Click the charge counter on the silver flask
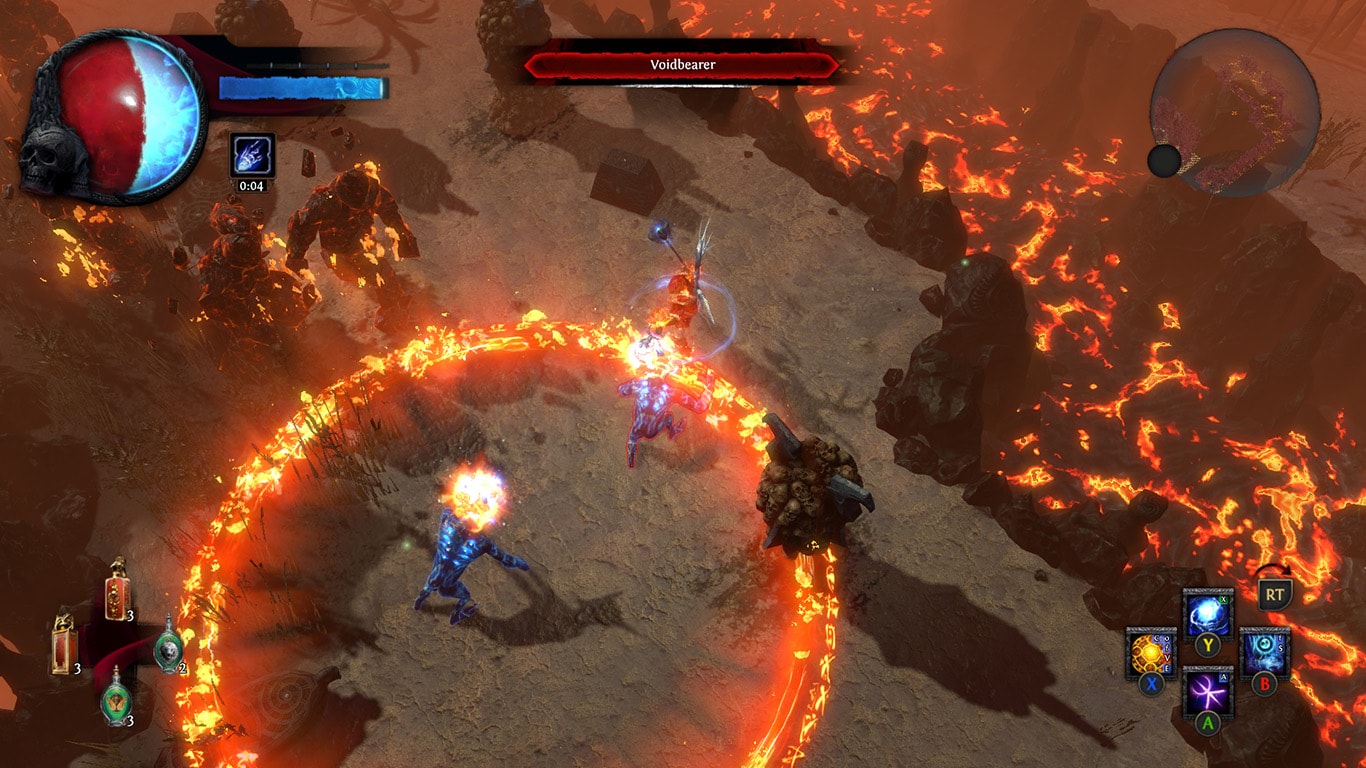The image size is (1366, 768). tap(184, 666)
